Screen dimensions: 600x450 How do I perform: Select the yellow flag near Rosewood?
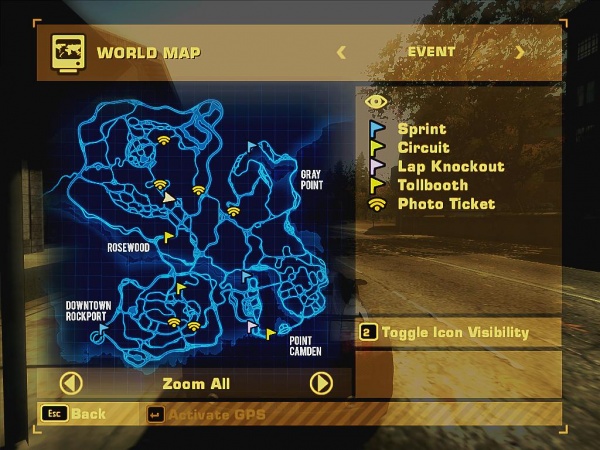point(168,238)
